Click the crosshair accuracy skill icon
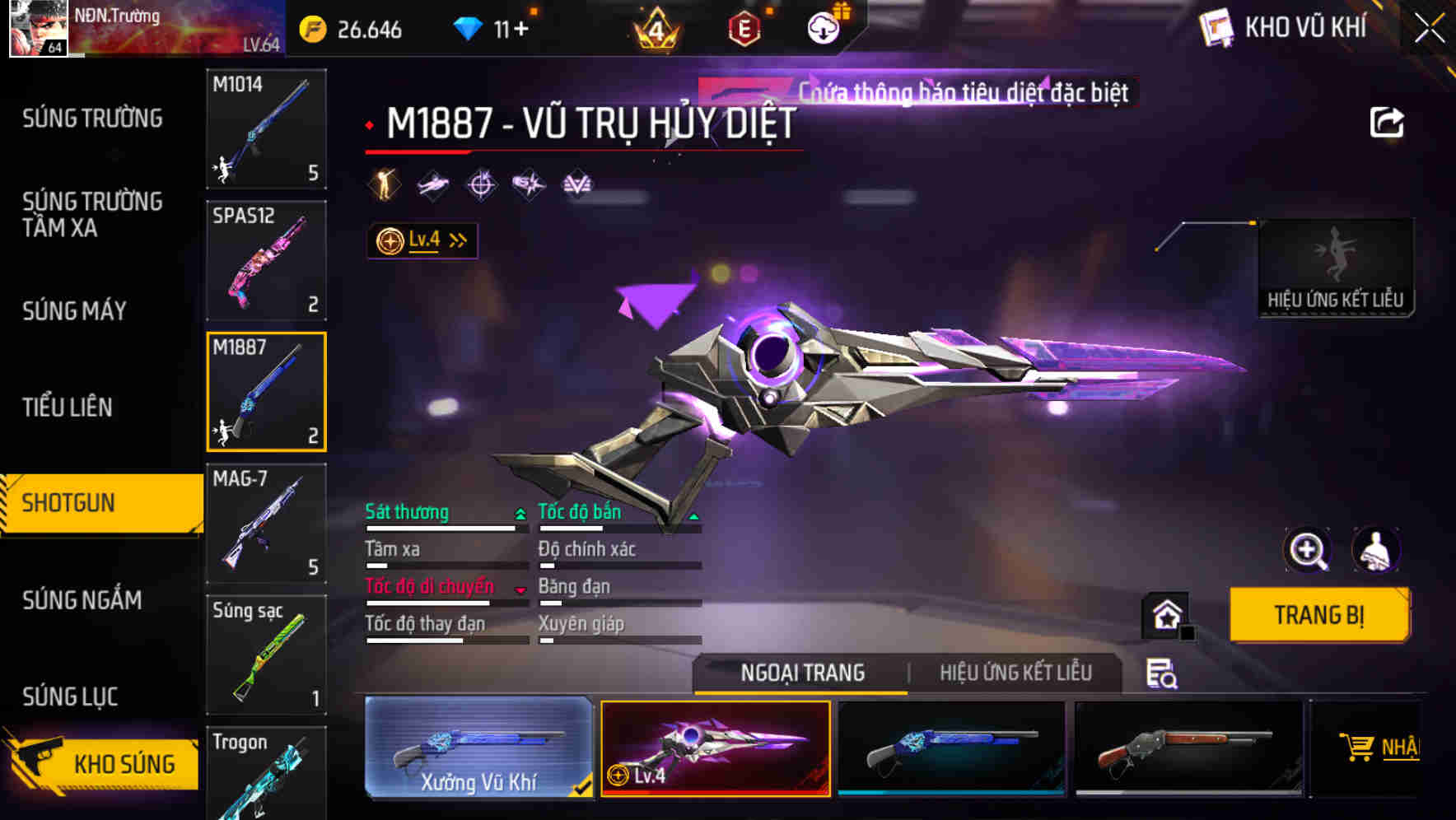This screenshot has height=820, width=1456. (x=480, y=184)
